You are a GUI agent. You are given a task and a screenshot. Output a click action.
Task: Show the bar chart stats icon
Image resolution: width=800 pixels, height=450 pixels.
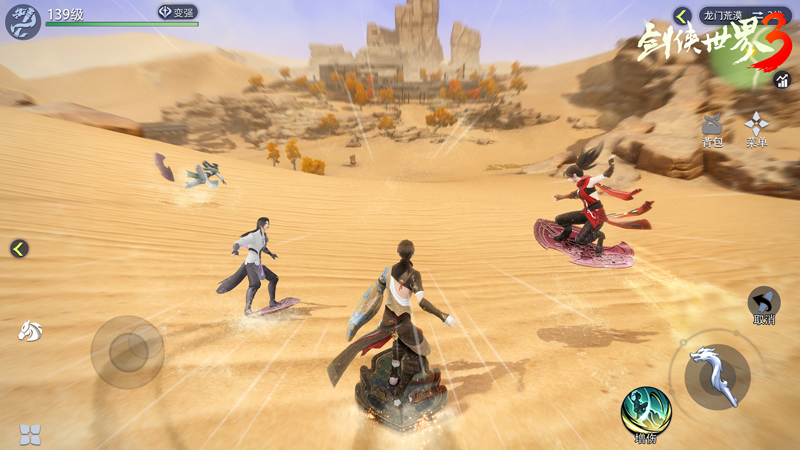point(782,80)
